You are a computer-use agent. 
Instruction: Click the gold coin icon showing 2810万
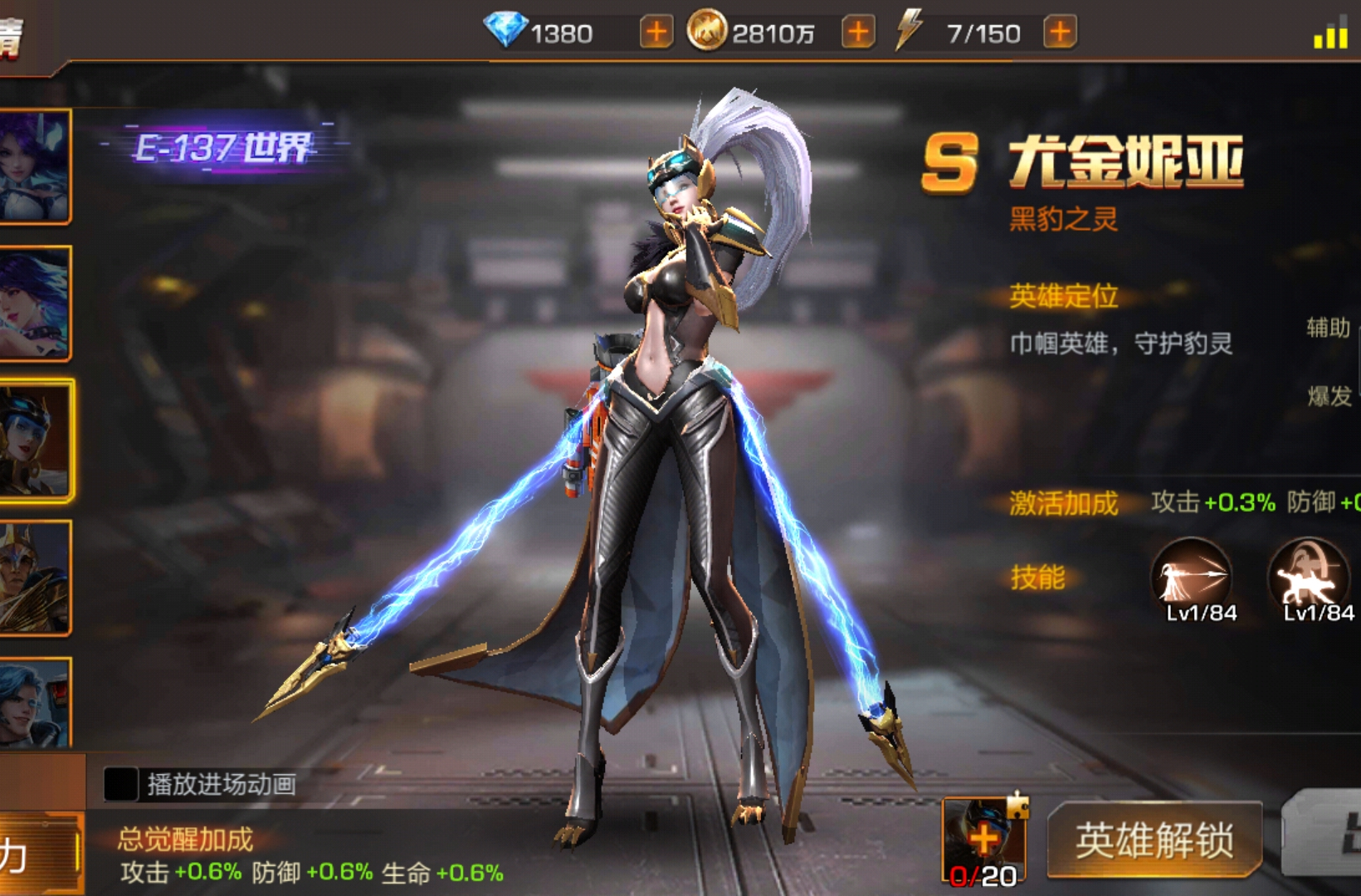[x=707, y=32]
